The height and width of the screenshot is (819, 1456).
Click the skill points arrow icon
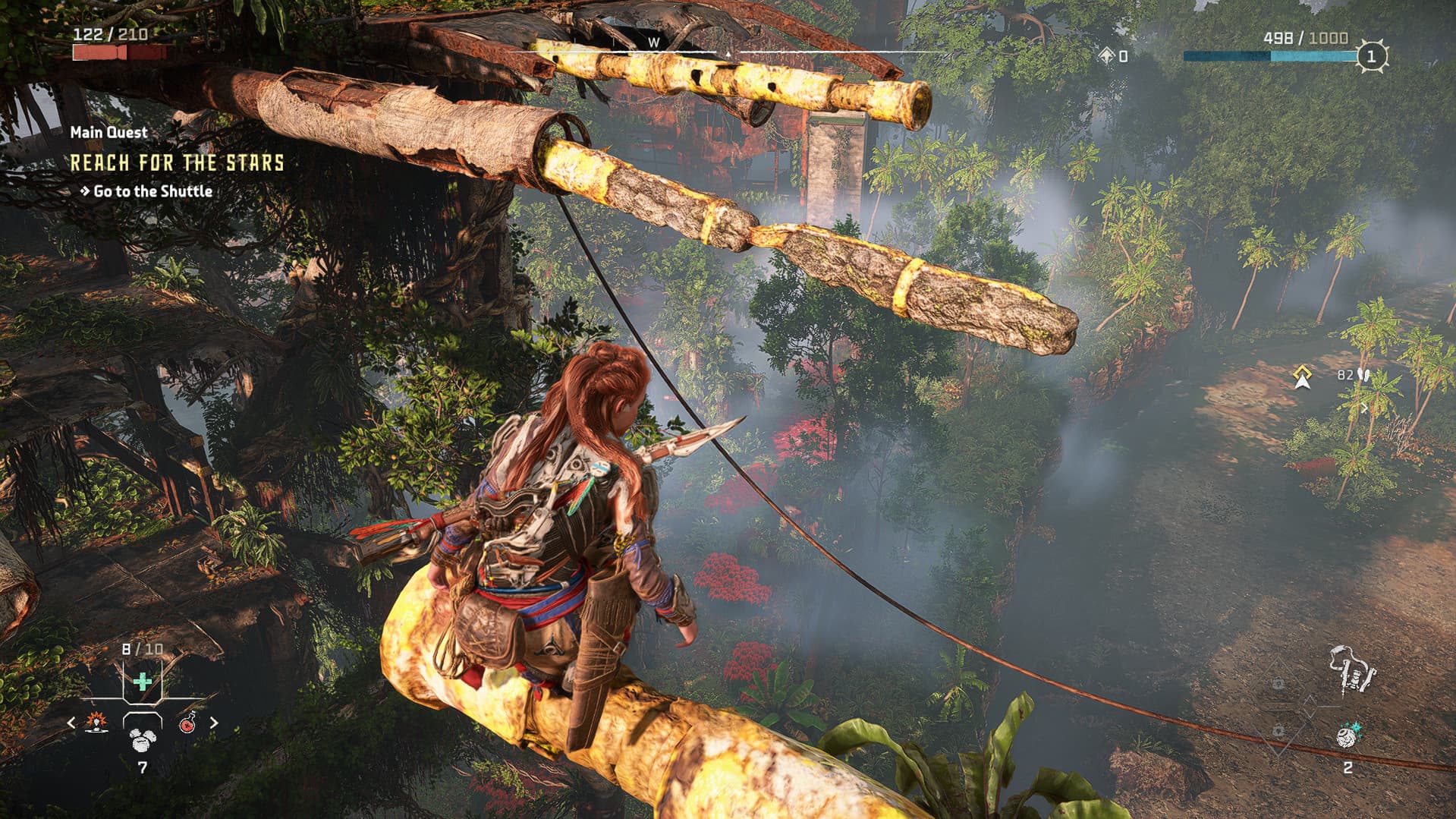pos(1107,56)
